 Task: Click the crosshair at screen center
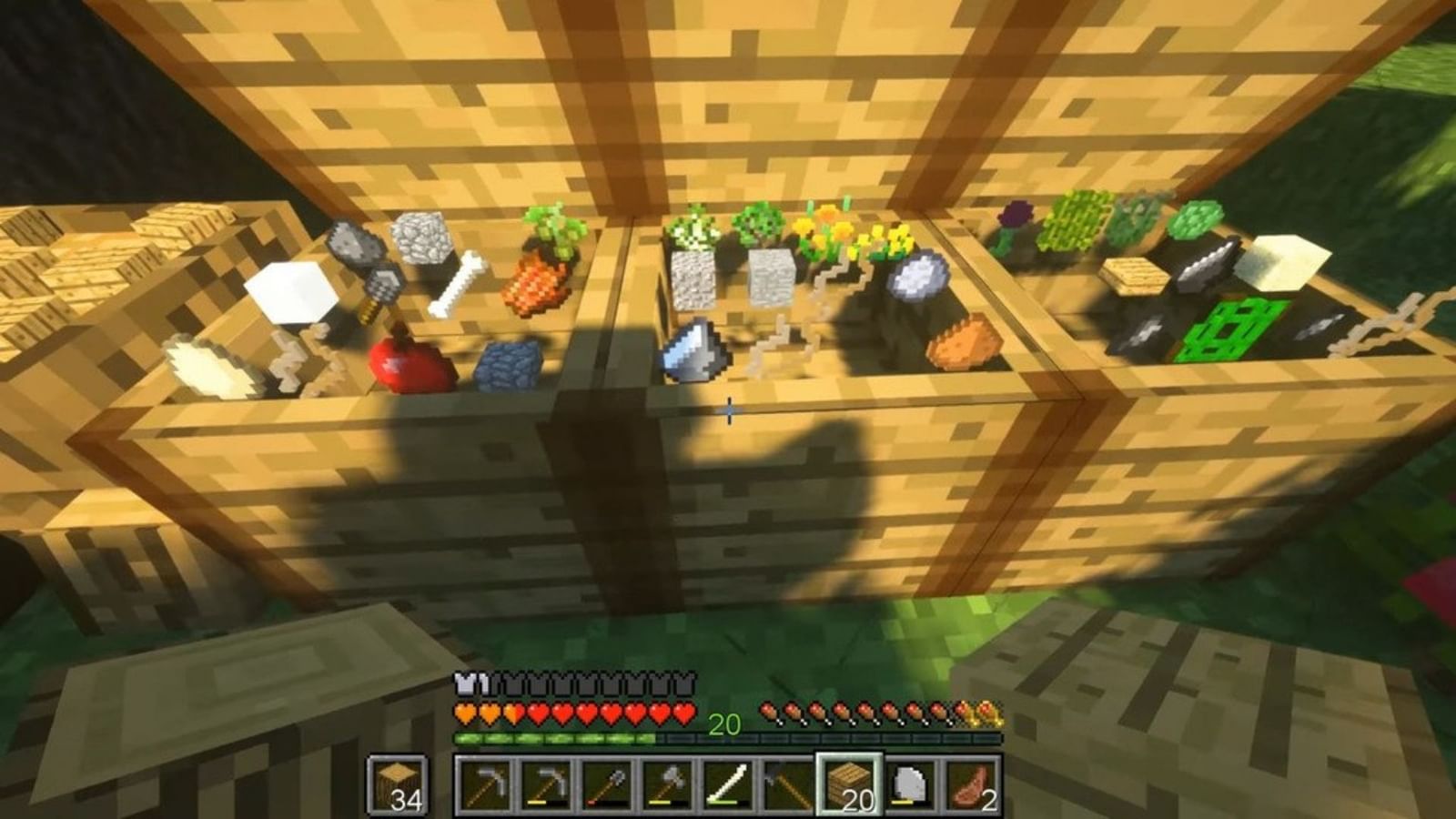coord(728,411)
